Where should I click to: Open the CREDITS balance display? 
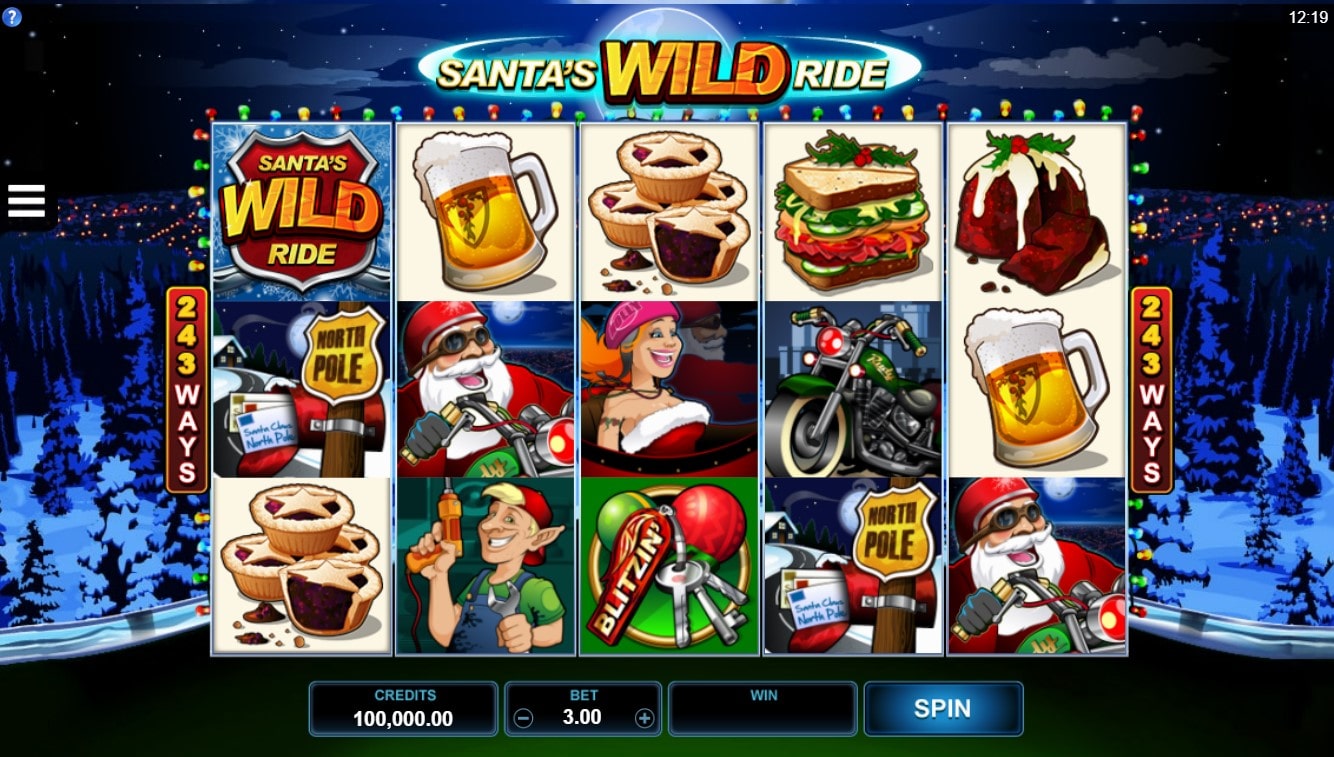pyautogui.click(x=403, y=708)
